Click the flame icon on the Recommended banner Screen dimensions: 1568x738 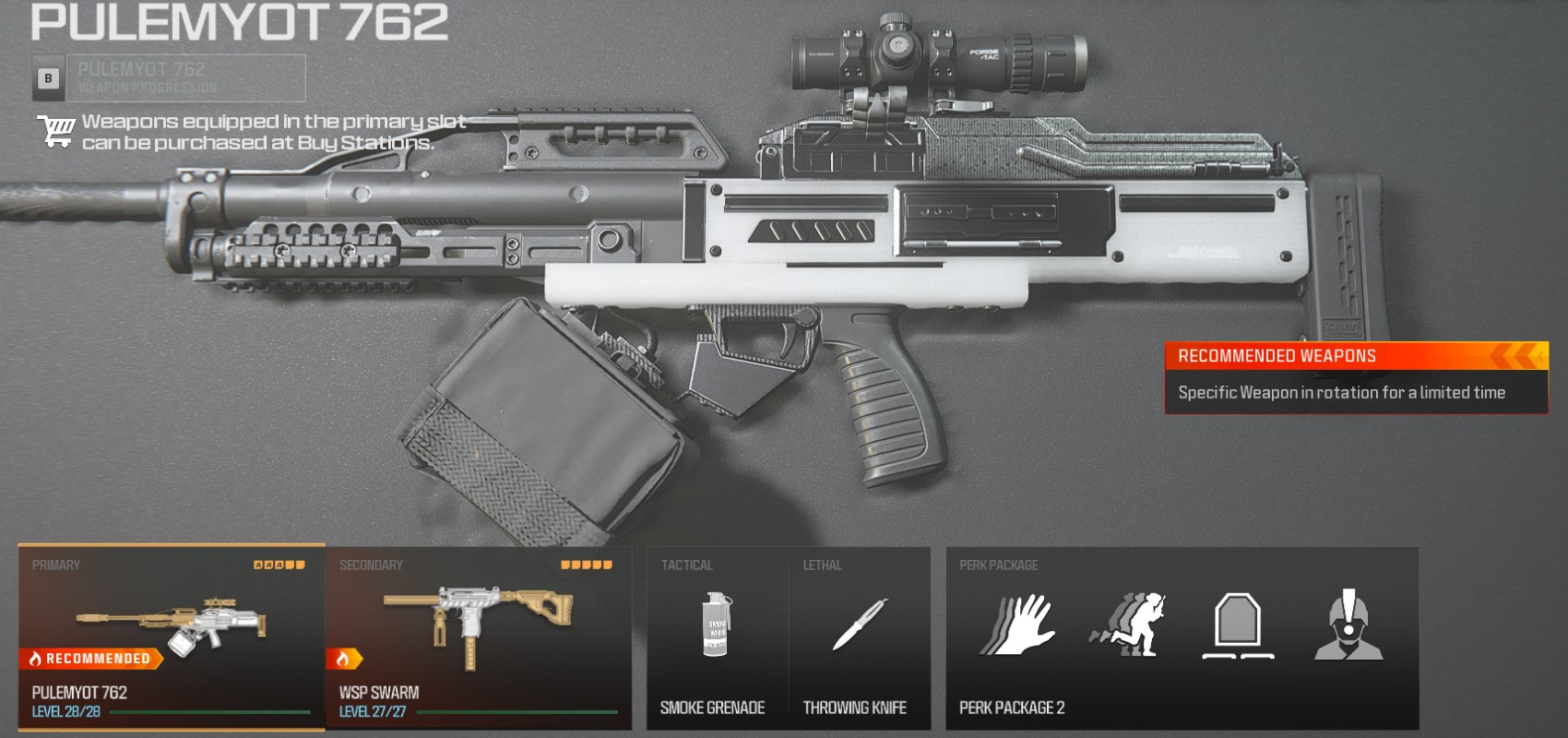tap(38, 660)
